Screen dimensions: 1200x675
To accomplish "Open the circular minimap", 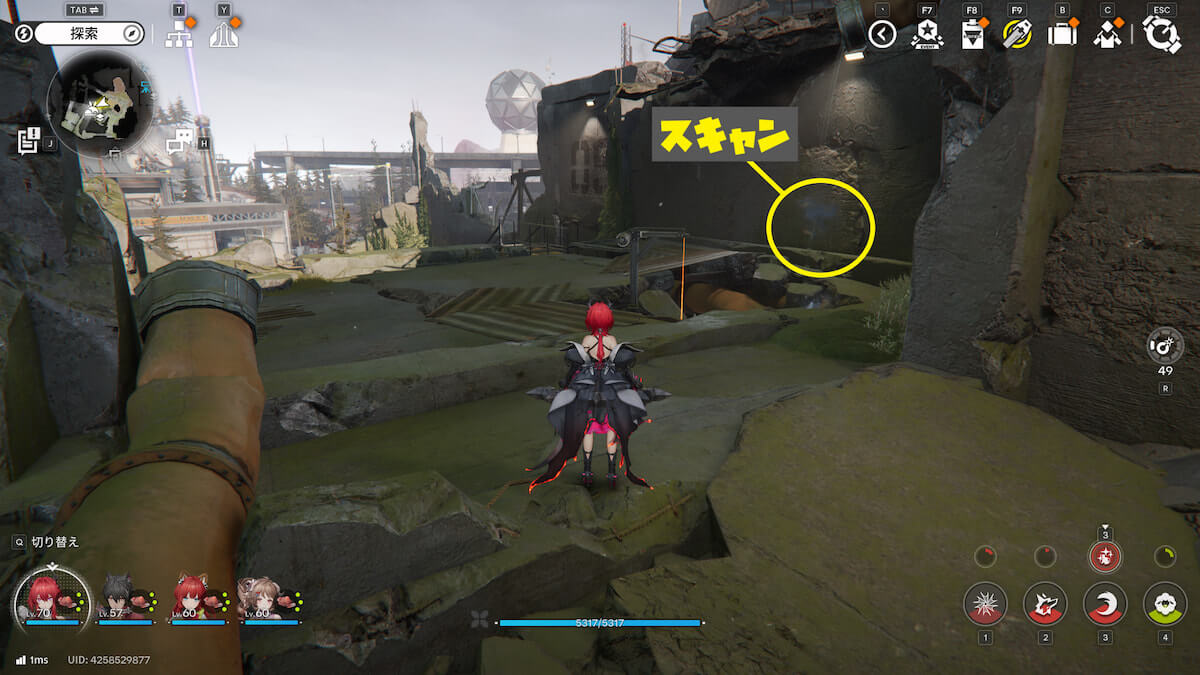I will pyautogui.click(x=99, y=104).
